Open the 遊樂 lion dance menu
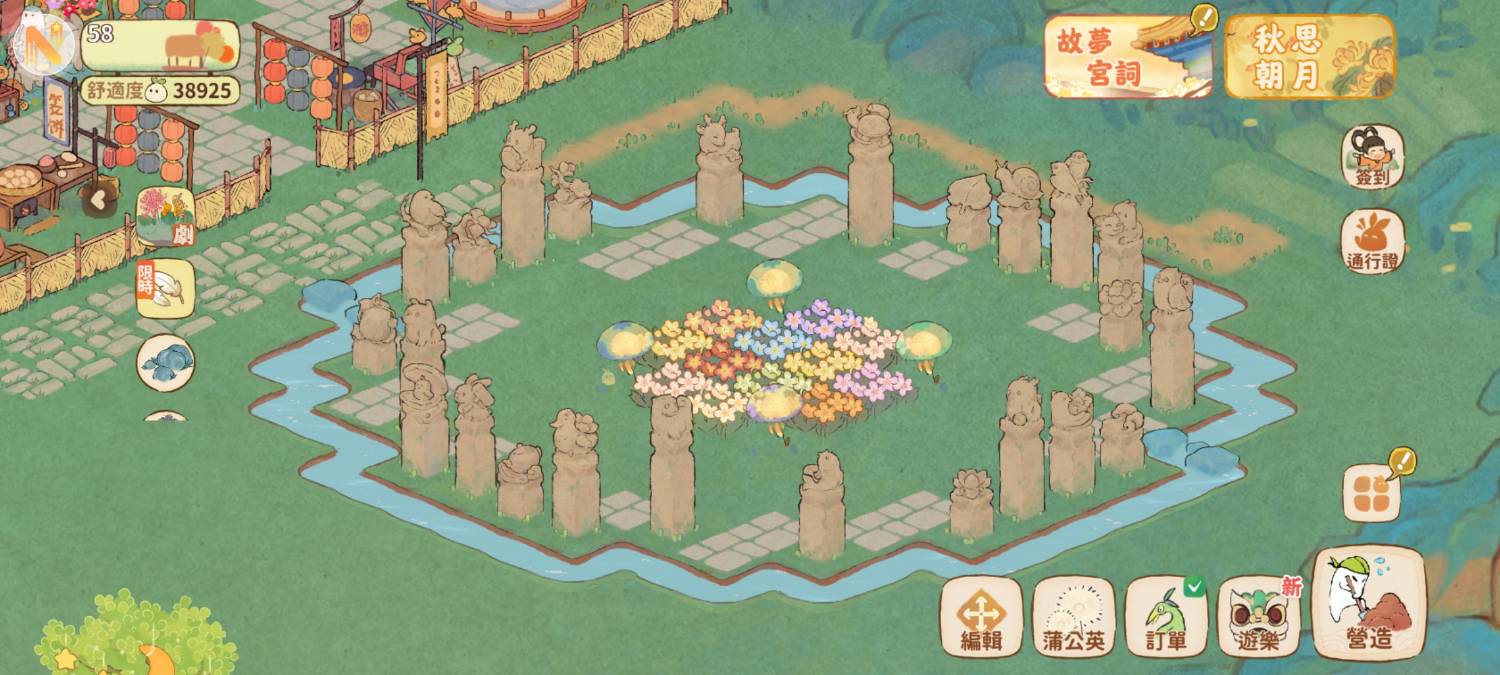This screenshot has height=675, width=1500. pyautogui.click(x=1258, y=616)
